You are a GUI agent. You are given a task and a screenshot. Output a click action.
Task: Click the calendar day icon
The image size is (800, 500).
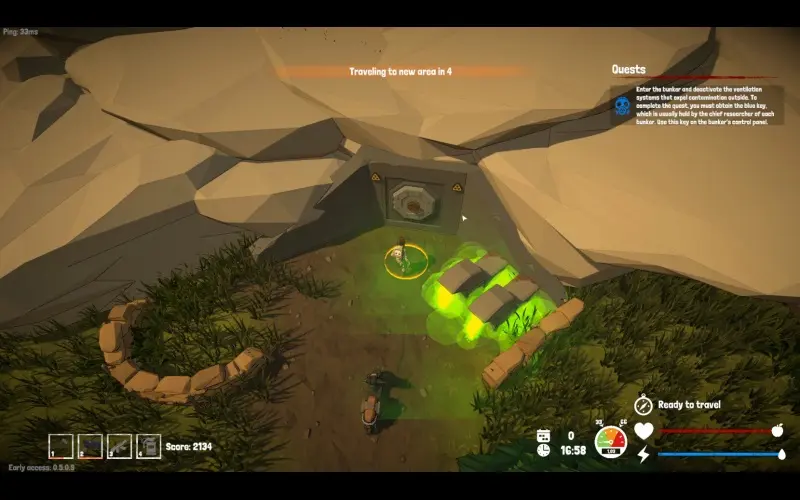(x=543, y=435)
